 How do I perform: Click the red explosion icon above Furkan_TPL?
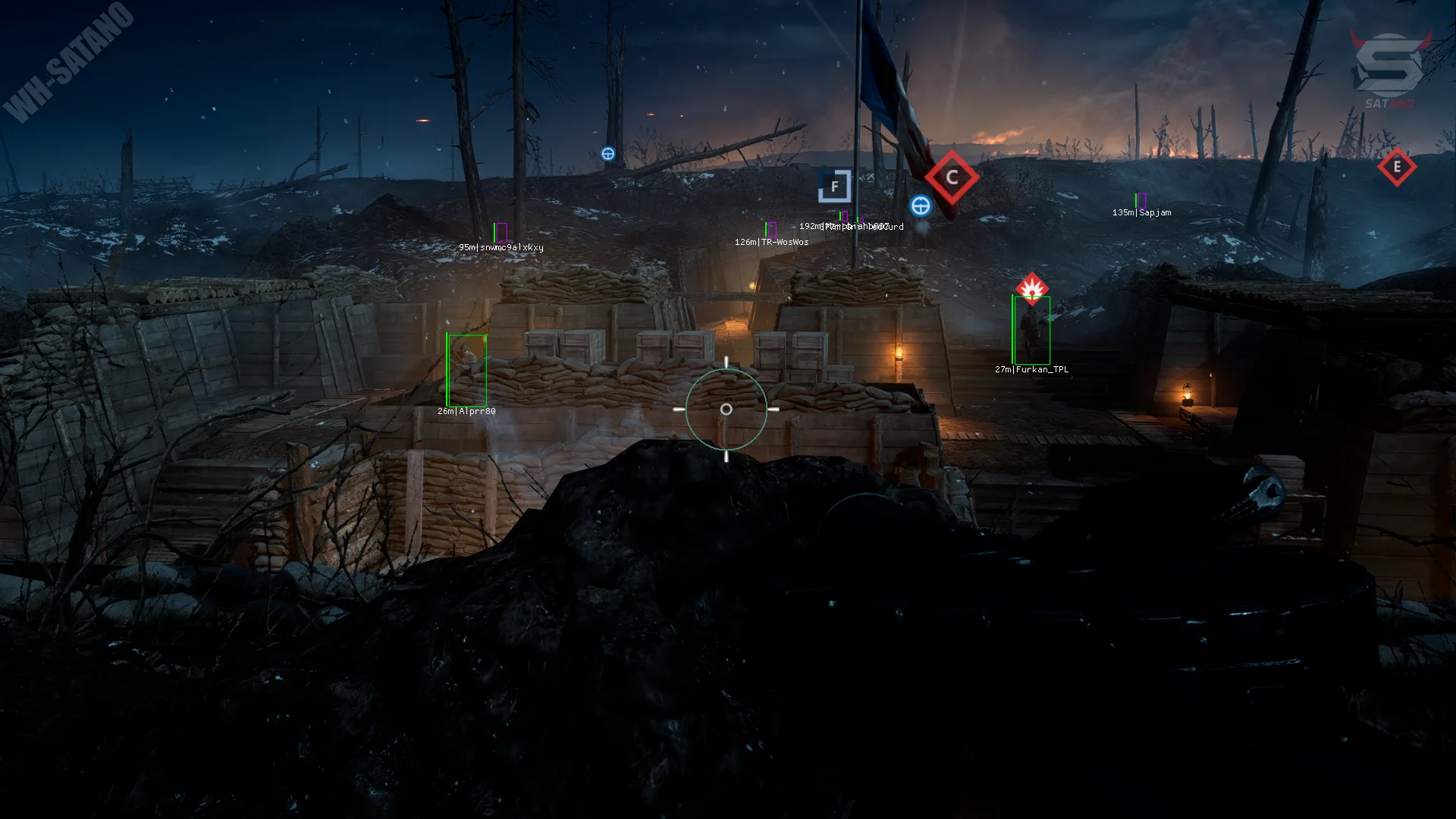1031,288
